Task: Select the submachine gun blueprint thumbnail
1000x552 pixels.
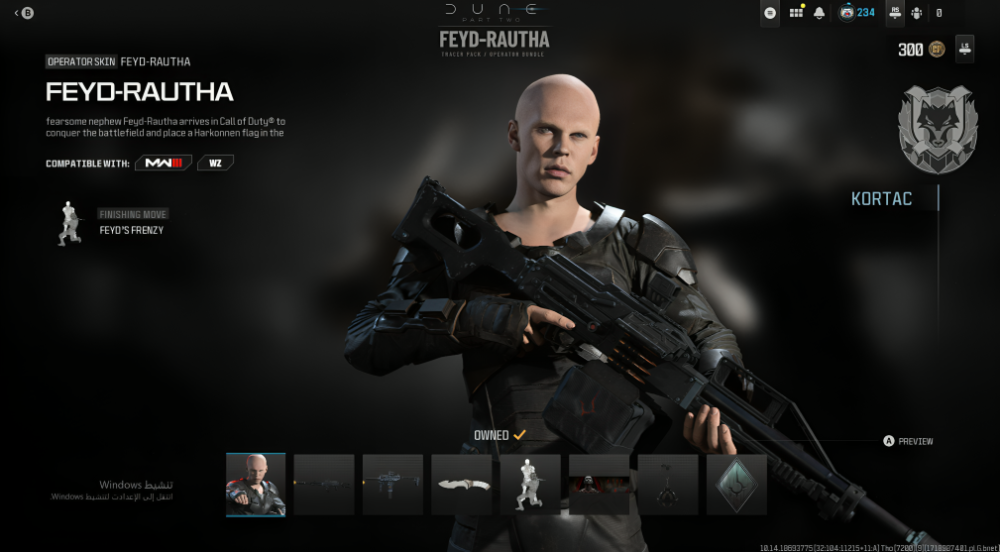Action: [393, 485]
